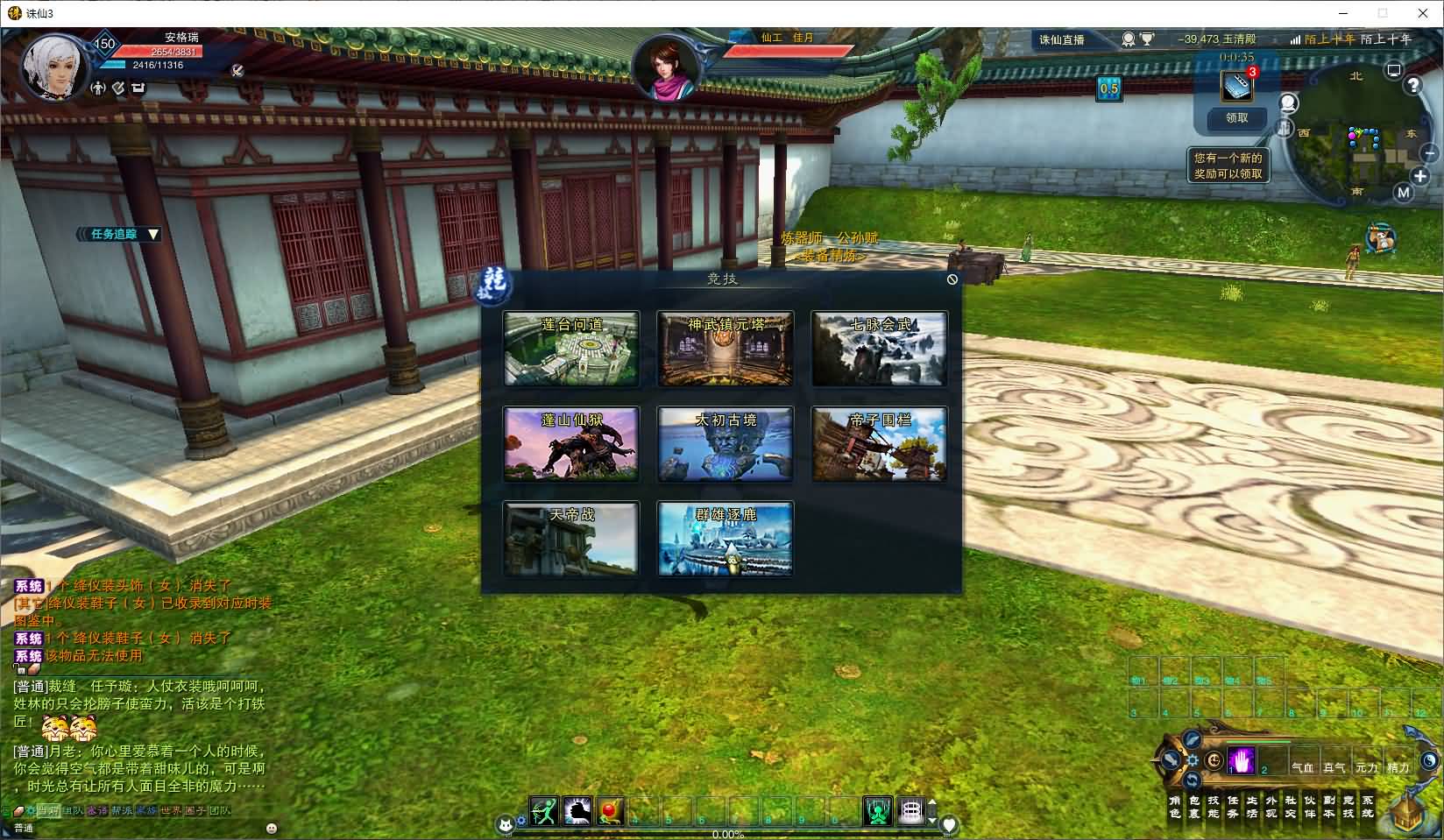1444x840 pixels.
Task: Click the cat face icon near the experience bar
Action: coord(506,823)
